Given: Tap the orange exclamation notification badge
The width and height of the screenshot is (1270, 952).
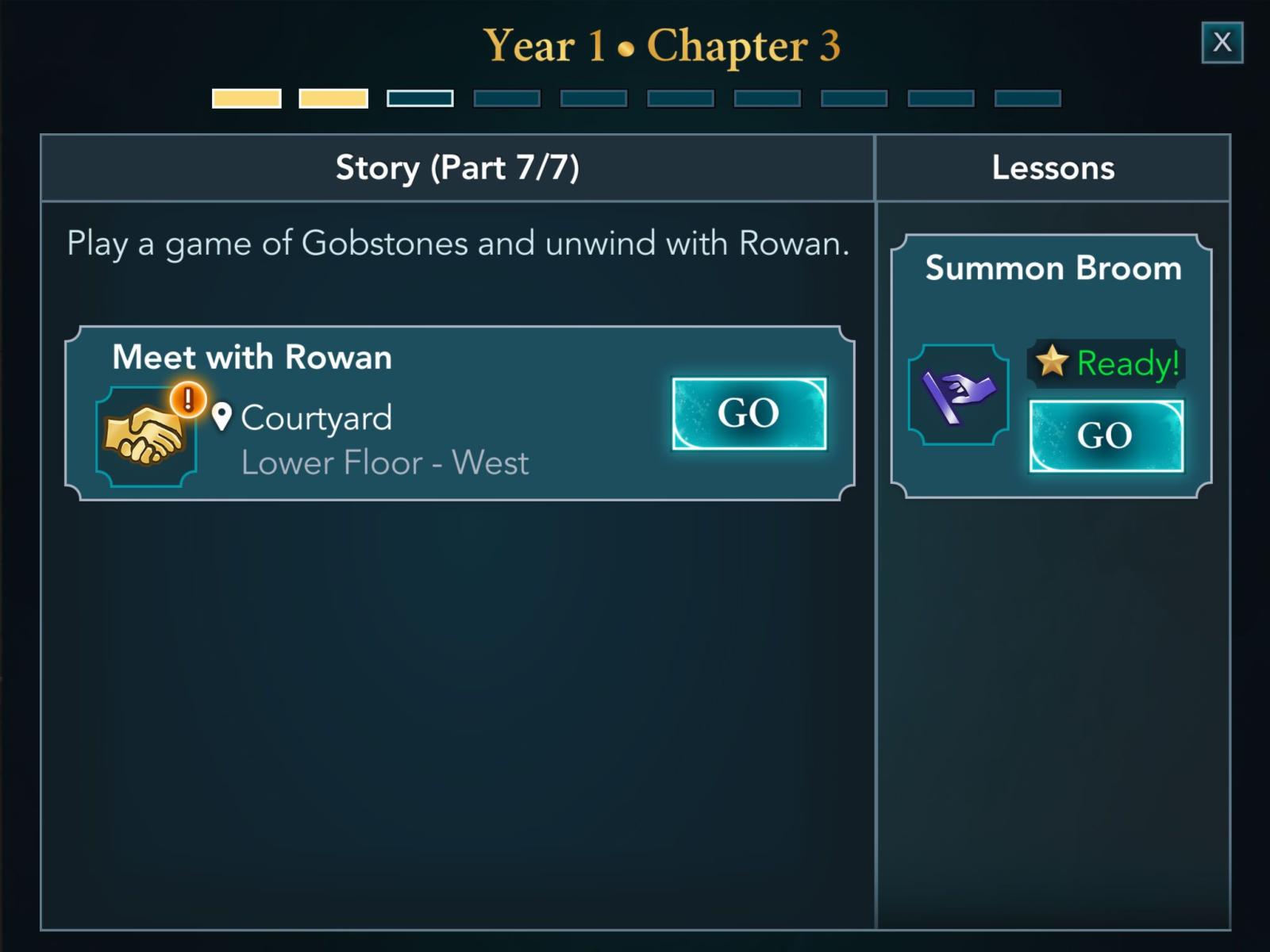Looking at the screenshot, I should point(187,399).
